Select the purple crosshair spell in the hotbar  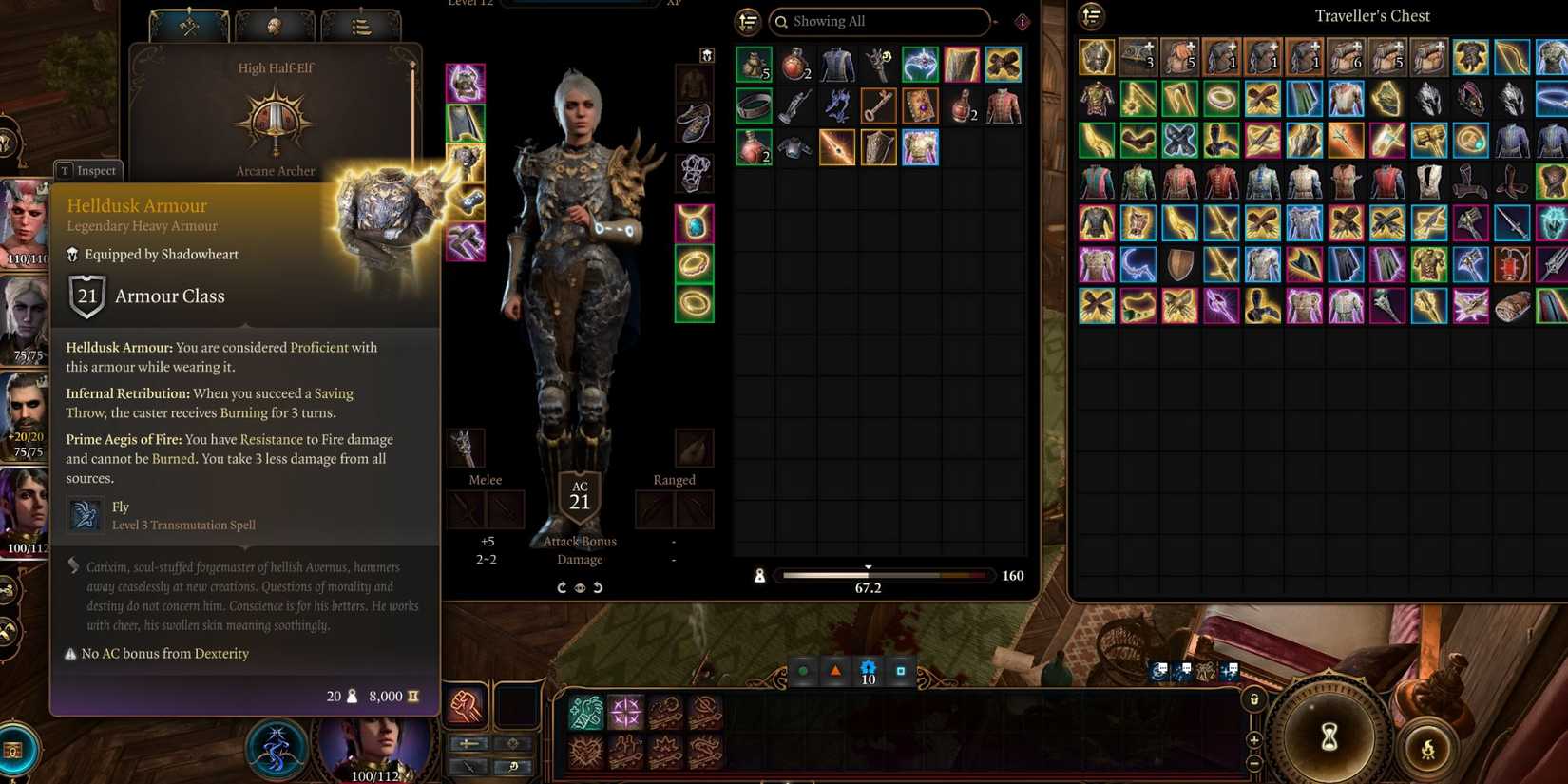pyautogui.click(x=625, y=709)
